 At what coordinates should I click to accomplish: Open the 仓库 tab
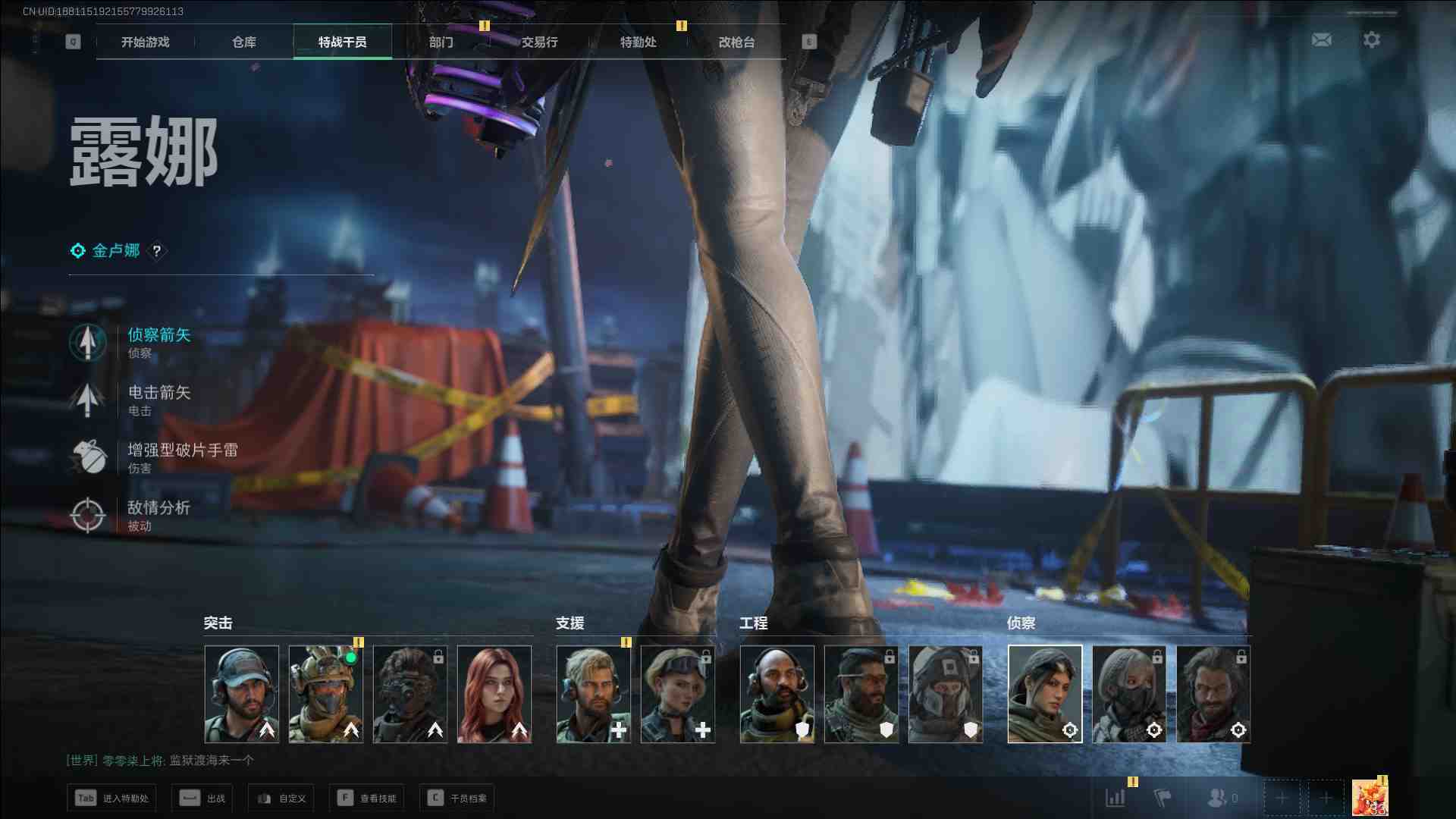click(x=243, y=42)
